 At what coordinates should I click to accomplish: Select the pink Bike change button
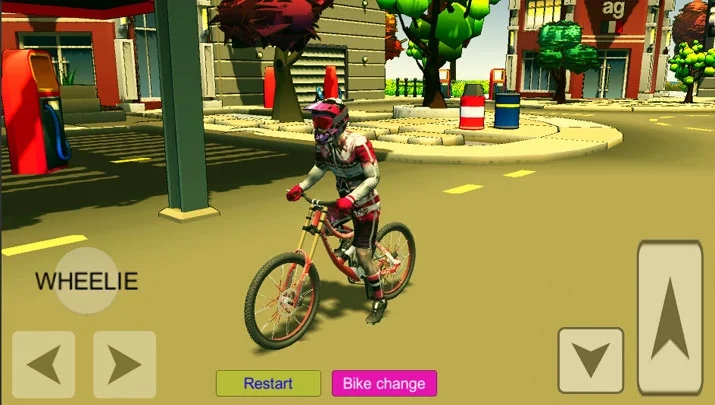tap(384, 383)
